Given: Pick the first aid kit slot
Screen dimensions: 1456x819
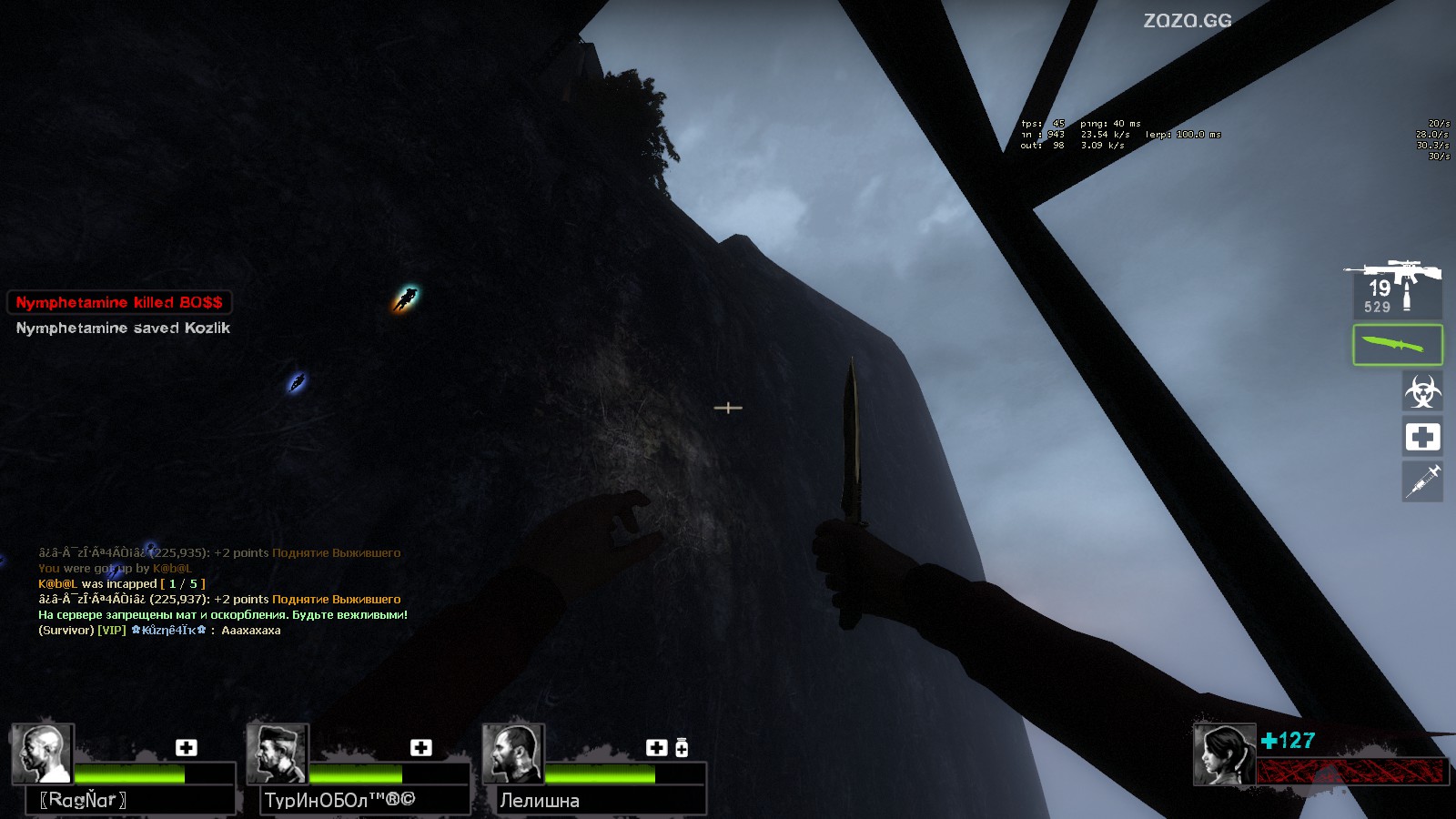Looking at the screenshot, I should tap(1421, 438).
